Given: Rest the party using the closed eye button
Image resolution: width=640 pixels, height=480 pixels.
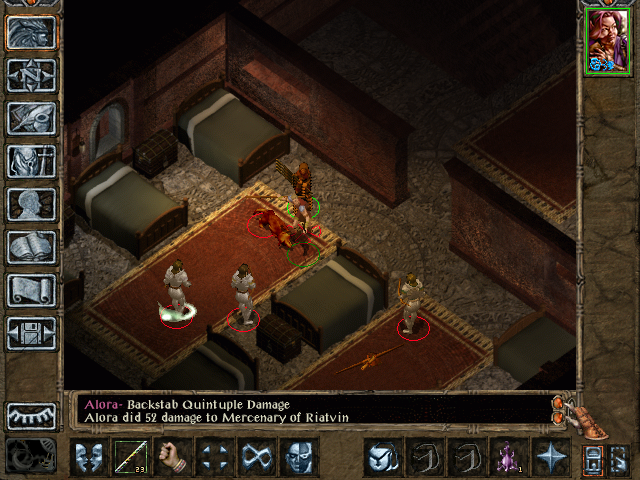Looking at the screenshot, I should [31, 416].
